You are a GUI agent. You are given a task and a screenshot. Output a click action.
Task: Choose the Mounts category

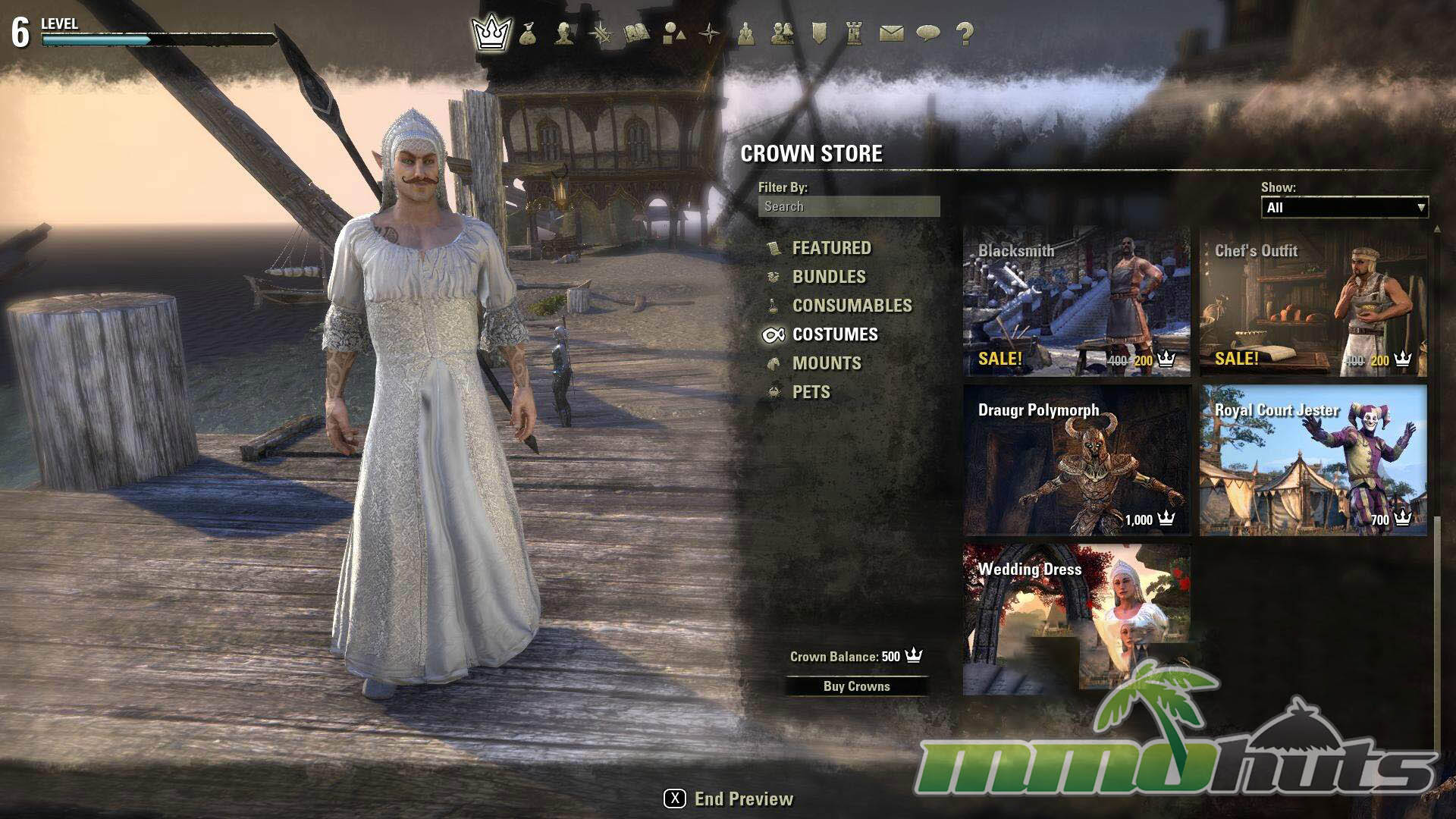[x=826, y=363]
